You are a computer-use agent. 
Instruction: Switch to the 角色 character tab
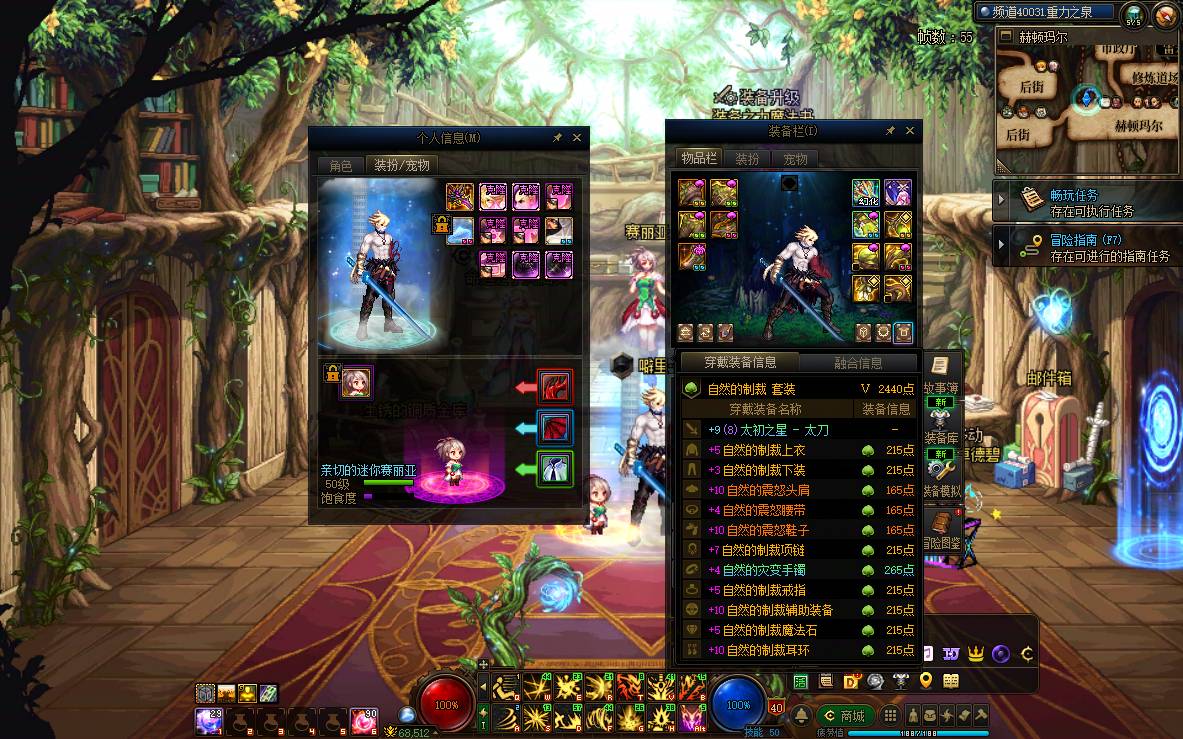341,165
